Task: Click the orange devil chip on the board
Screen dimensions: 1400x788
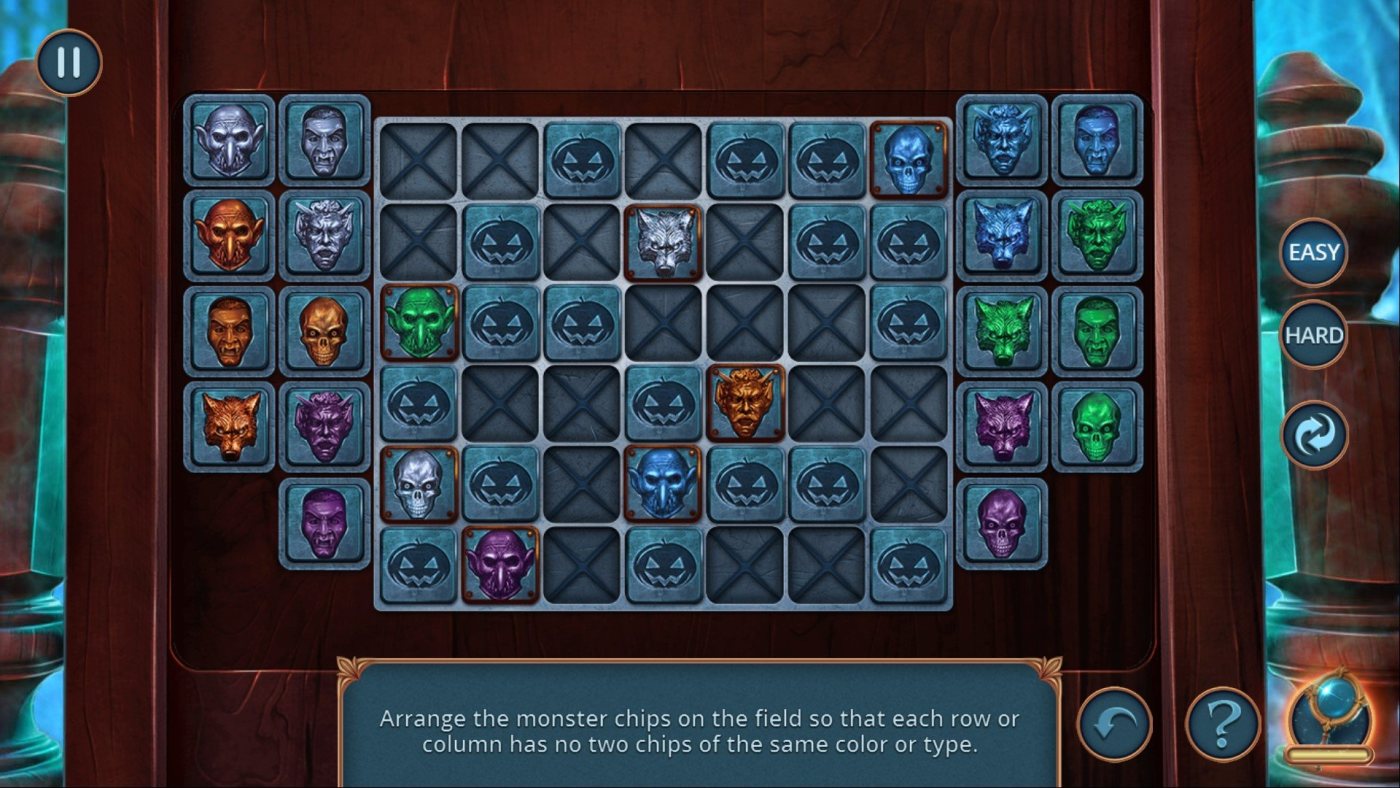Action: click(x=745, y=402)
